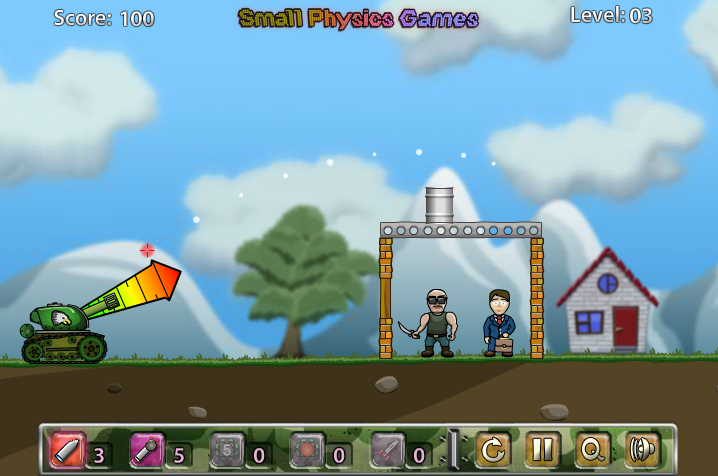Open the Small Physics Games logo link
Viewport: 718px width, 476px height.
tap(358, 18)
